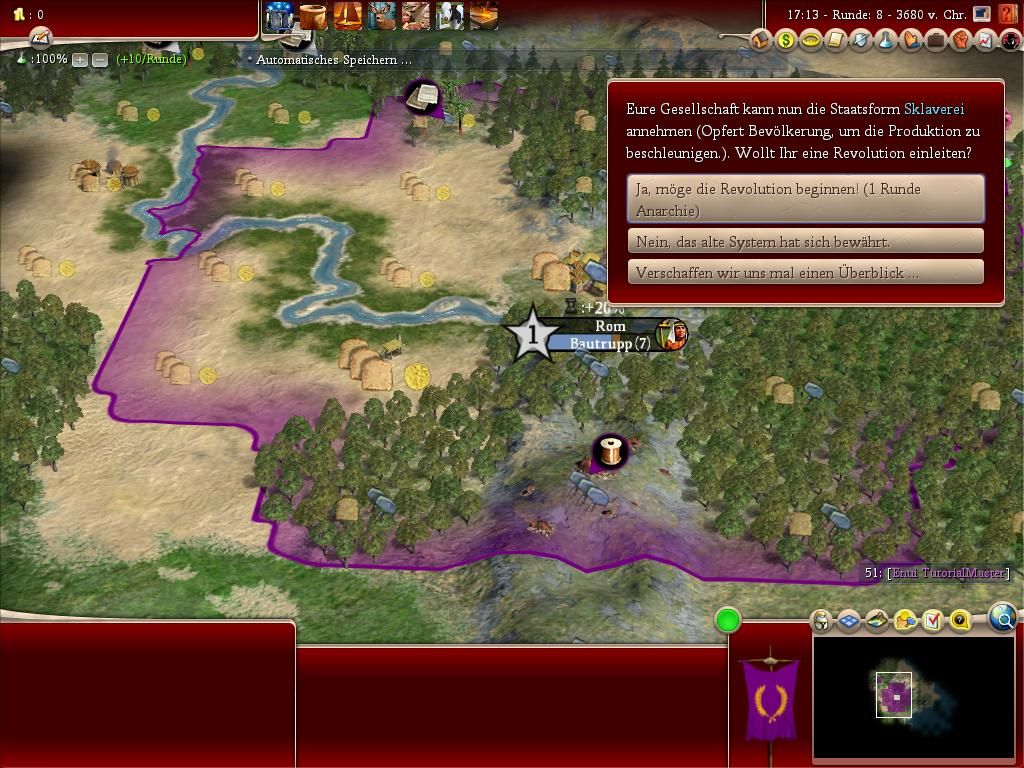
Task: Open the religion advisor praying hands icon
Action: pyautogui.click(x=910, y=40)
